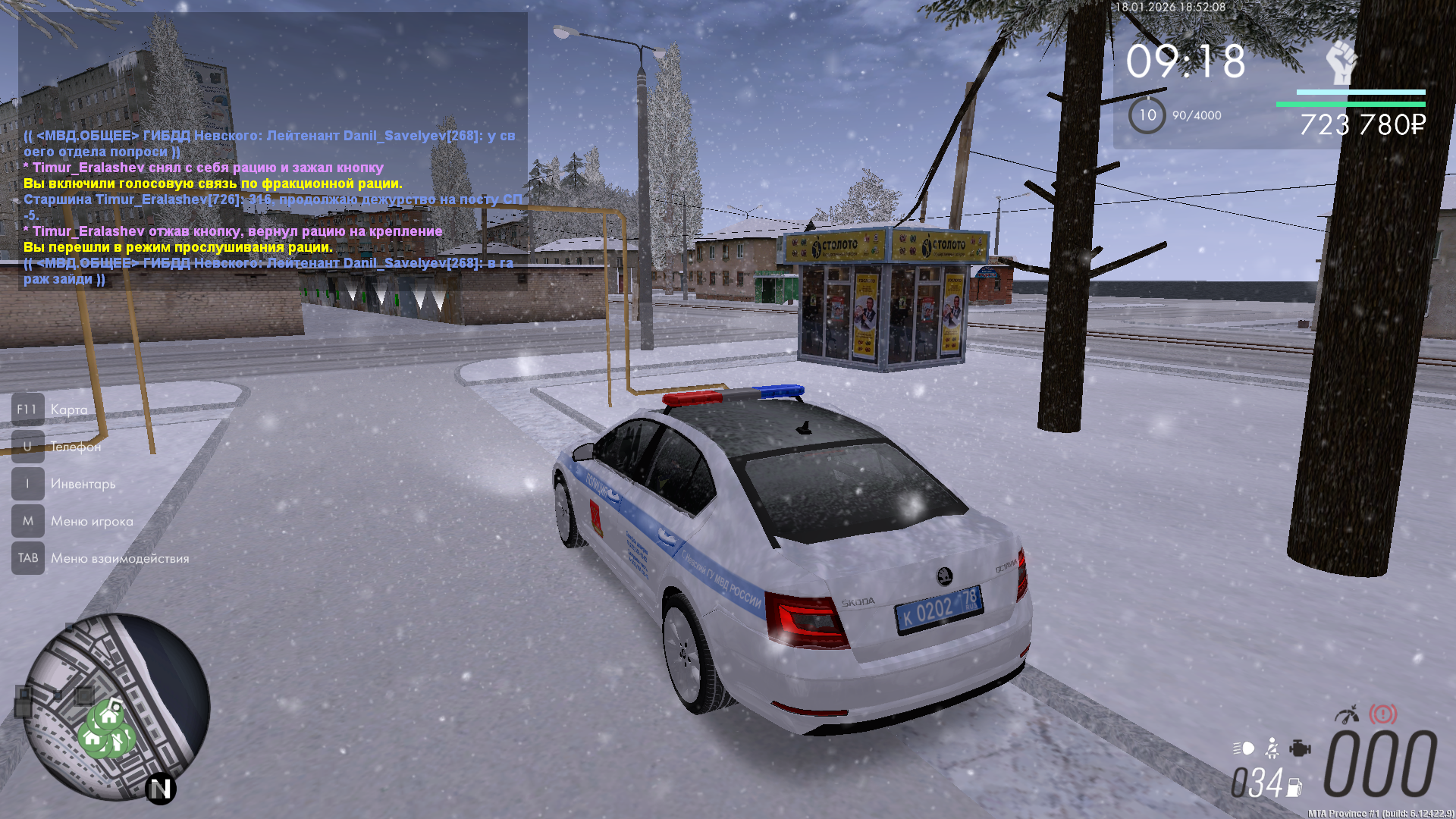Viewport: 1456px width, 819px height.
Task: Click the level 10 circle indicator
Action: 1147,115
